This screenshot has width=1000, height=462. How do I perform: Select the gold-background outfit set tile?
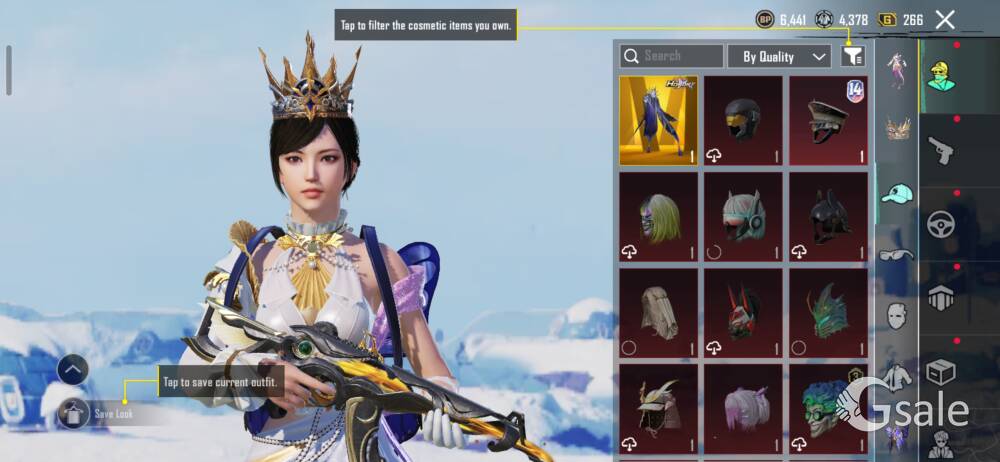(x=658, y=120)
